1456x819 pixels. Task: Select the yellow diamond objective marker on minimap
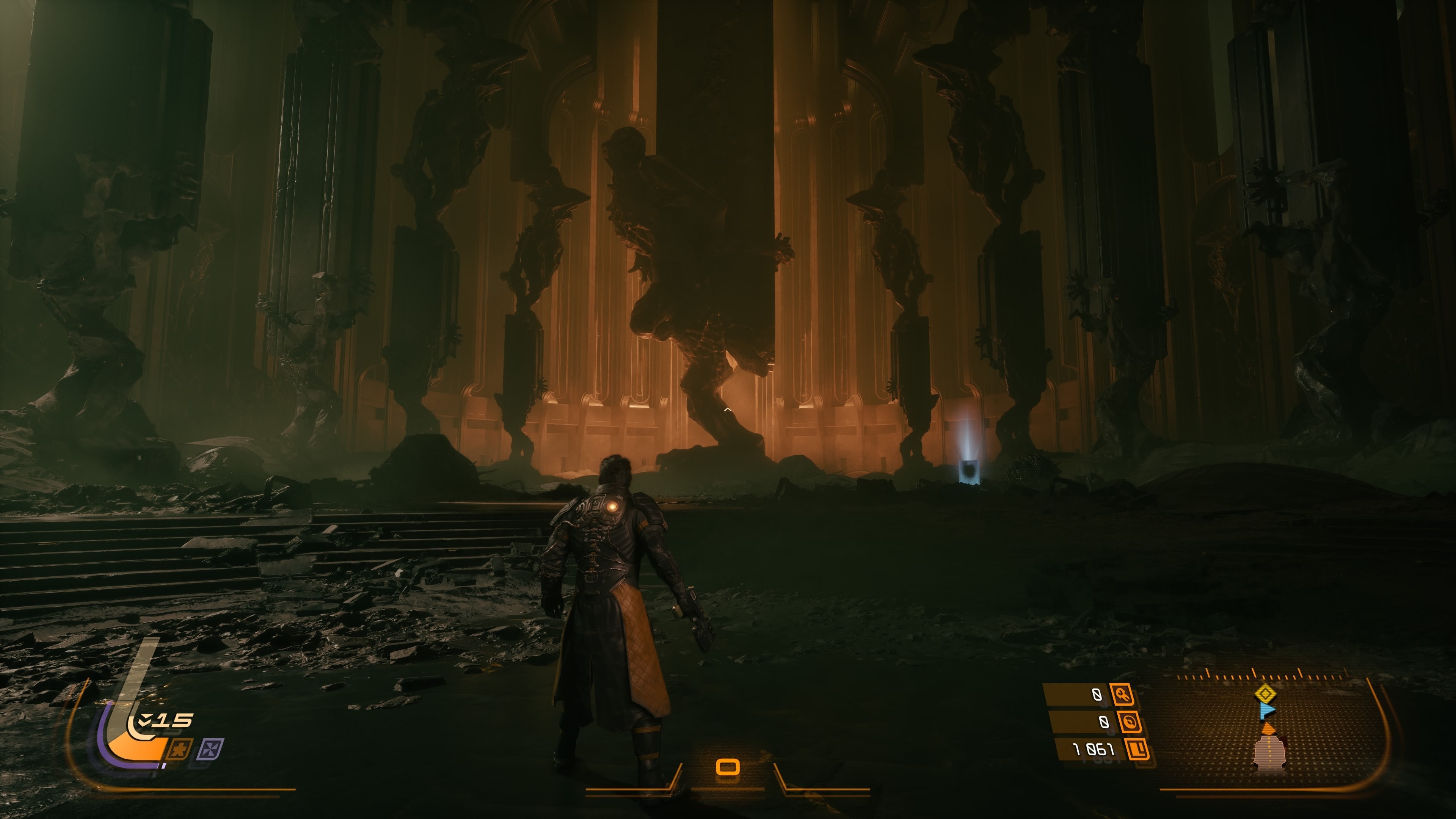click(1265, 693)
